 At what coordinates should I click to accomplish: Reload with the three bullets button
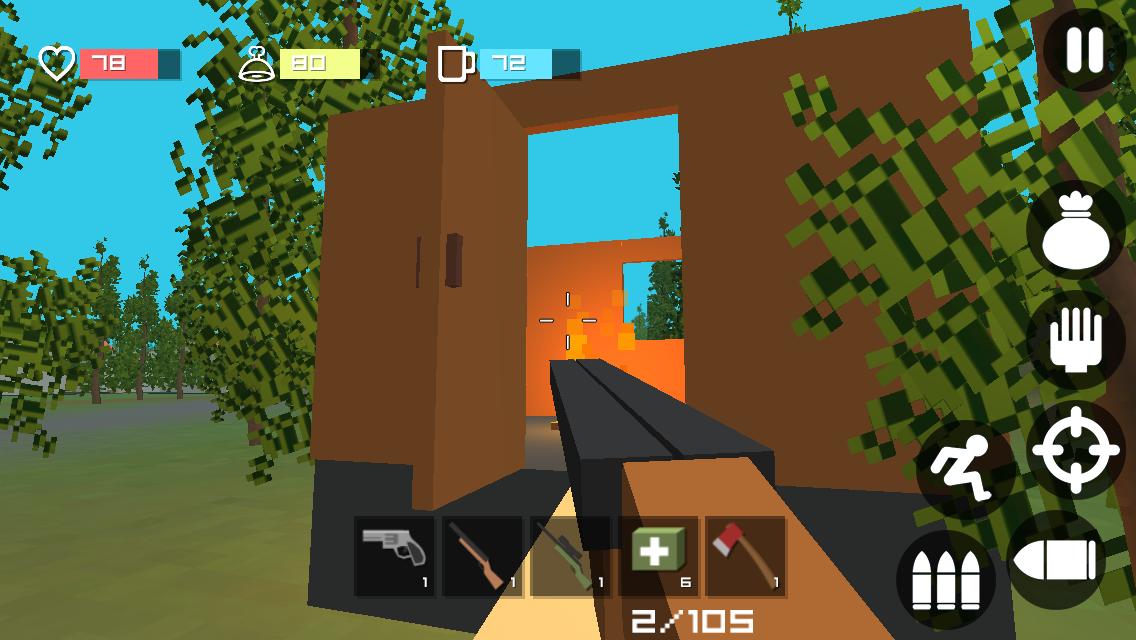945,580
